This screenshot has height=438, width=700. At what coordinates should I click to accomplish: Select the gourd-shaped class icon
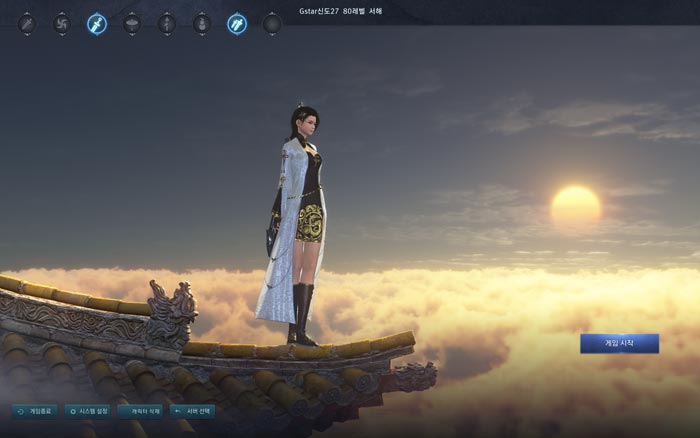[x=202, y=23]
